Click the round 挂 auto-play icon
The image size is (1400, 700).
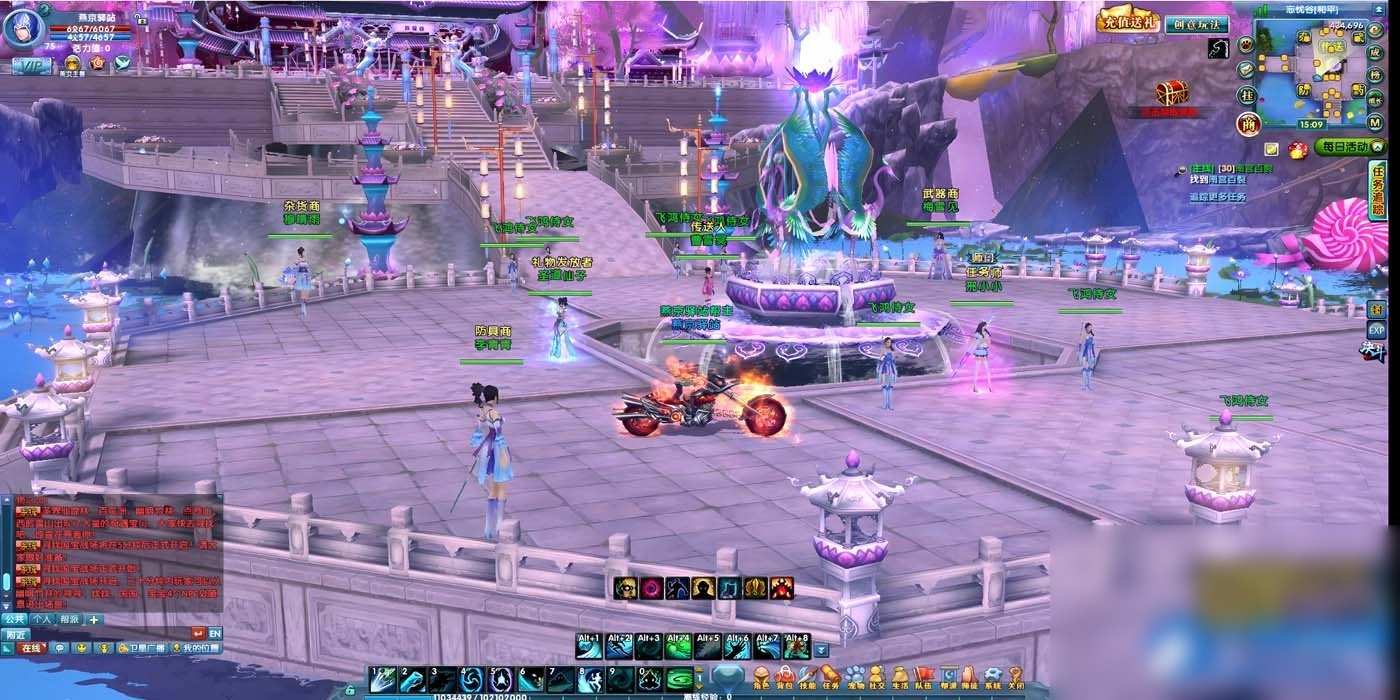(1246, 95)
